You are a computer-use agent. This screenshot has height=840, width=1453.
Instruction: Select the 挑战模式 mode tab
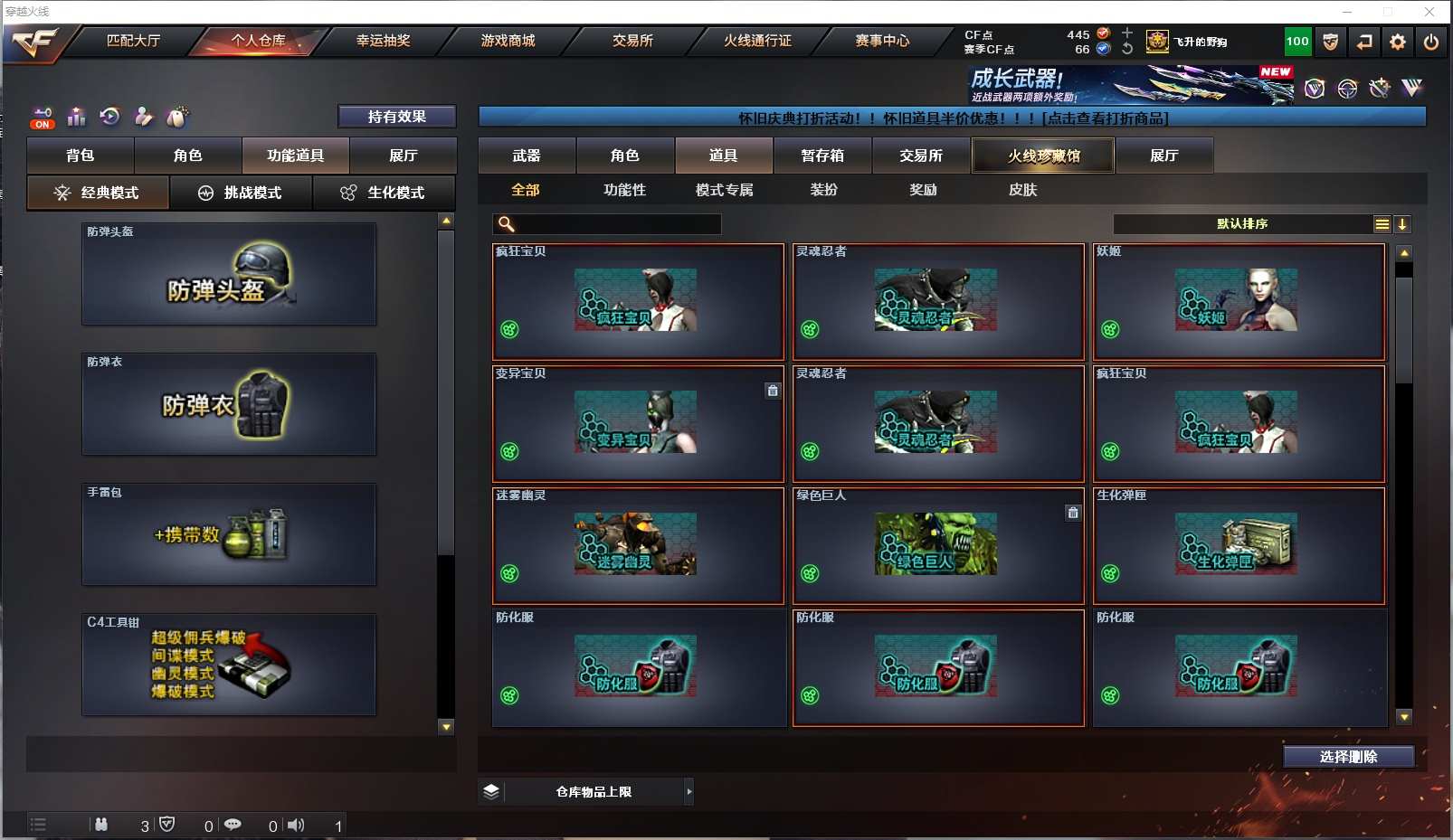point(241,193)
